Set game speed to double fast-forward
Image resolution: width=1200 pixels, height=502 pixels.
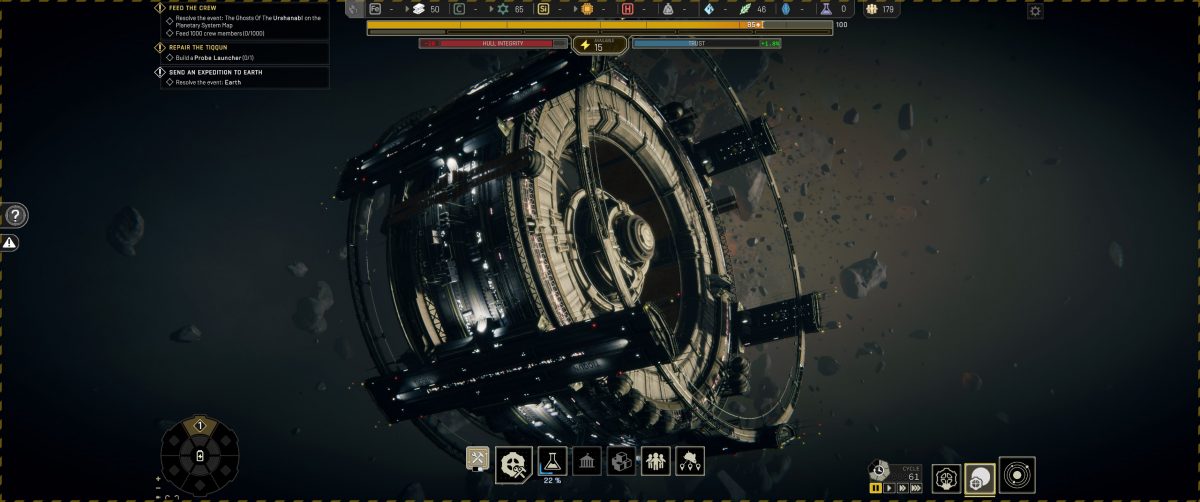pos(902,488)
